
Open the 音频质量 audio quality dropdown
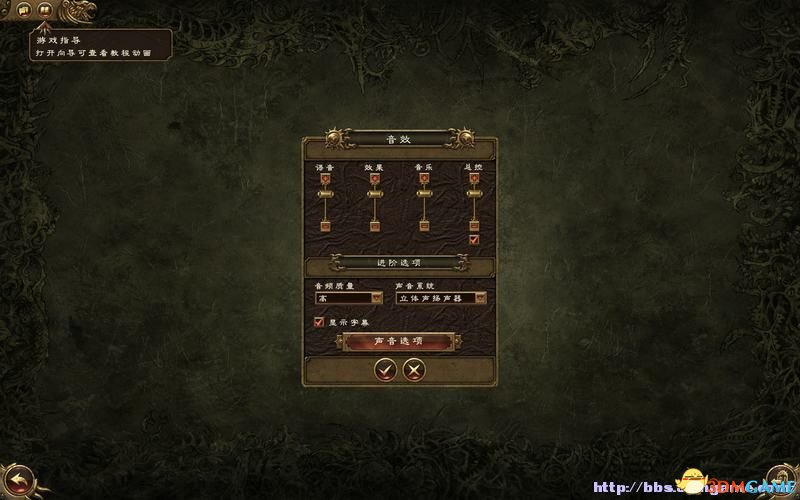[348, 297]
